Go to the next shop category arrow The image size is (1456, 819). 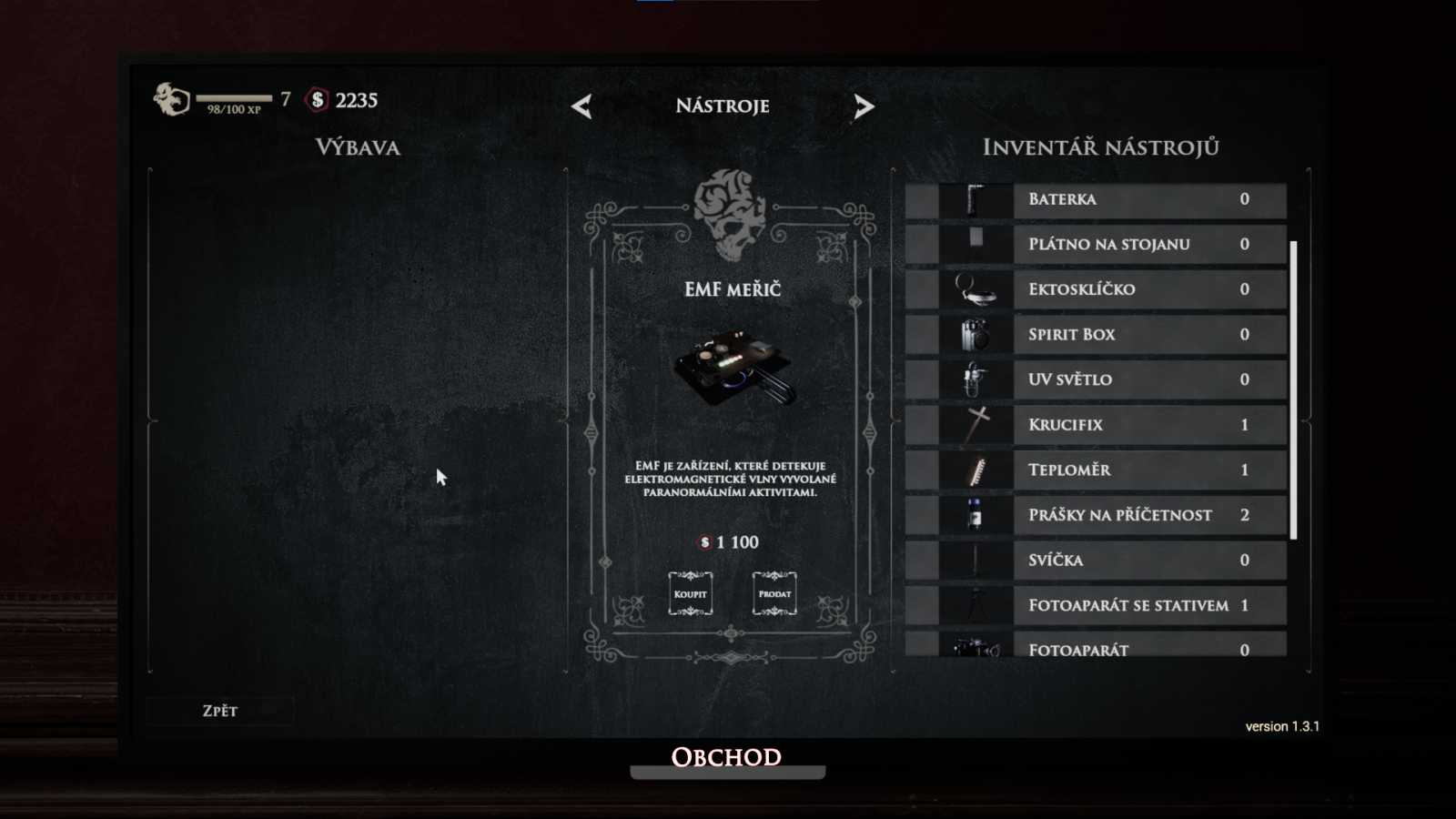click(x=864, y=106)
